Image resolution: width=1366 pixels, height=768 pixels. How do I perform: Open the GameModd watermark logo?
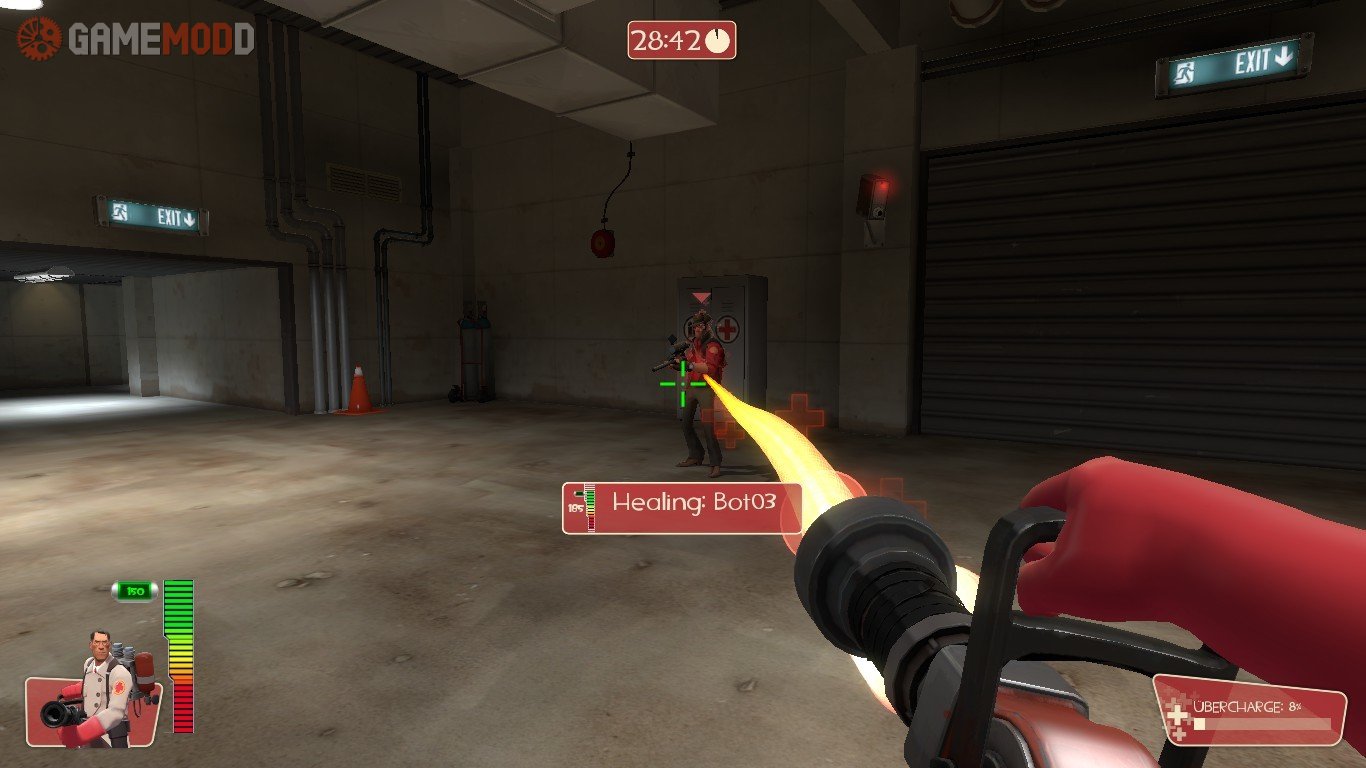point(135,39)
